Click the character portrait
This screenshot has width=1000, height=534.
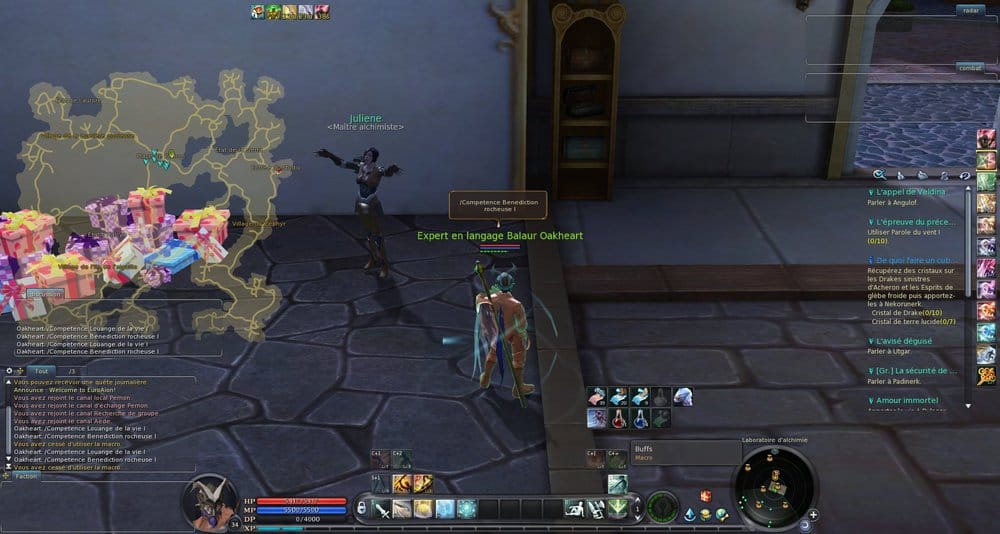point(212,500)
